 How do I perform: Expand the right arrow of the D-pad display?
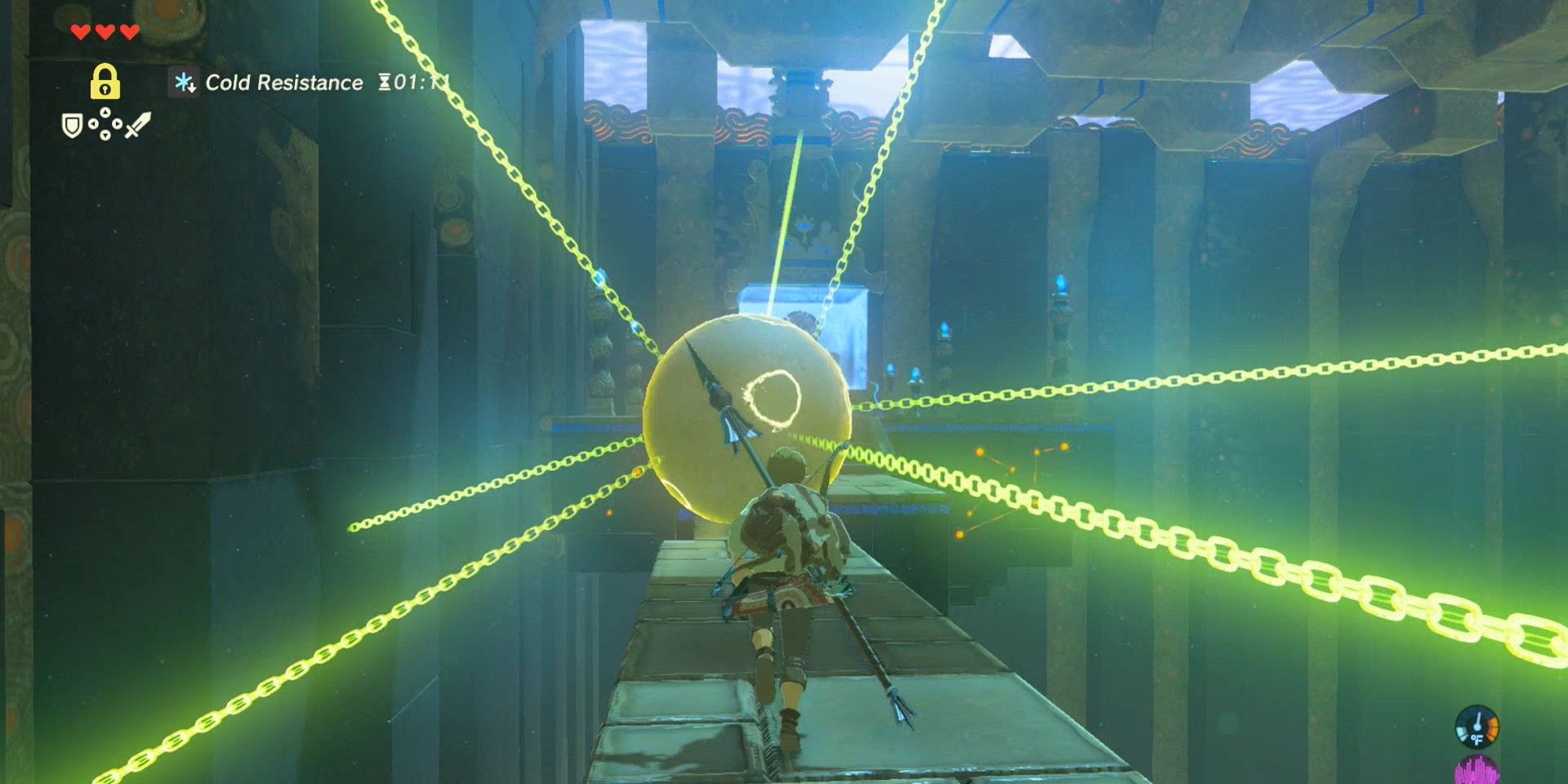[118, 123]
